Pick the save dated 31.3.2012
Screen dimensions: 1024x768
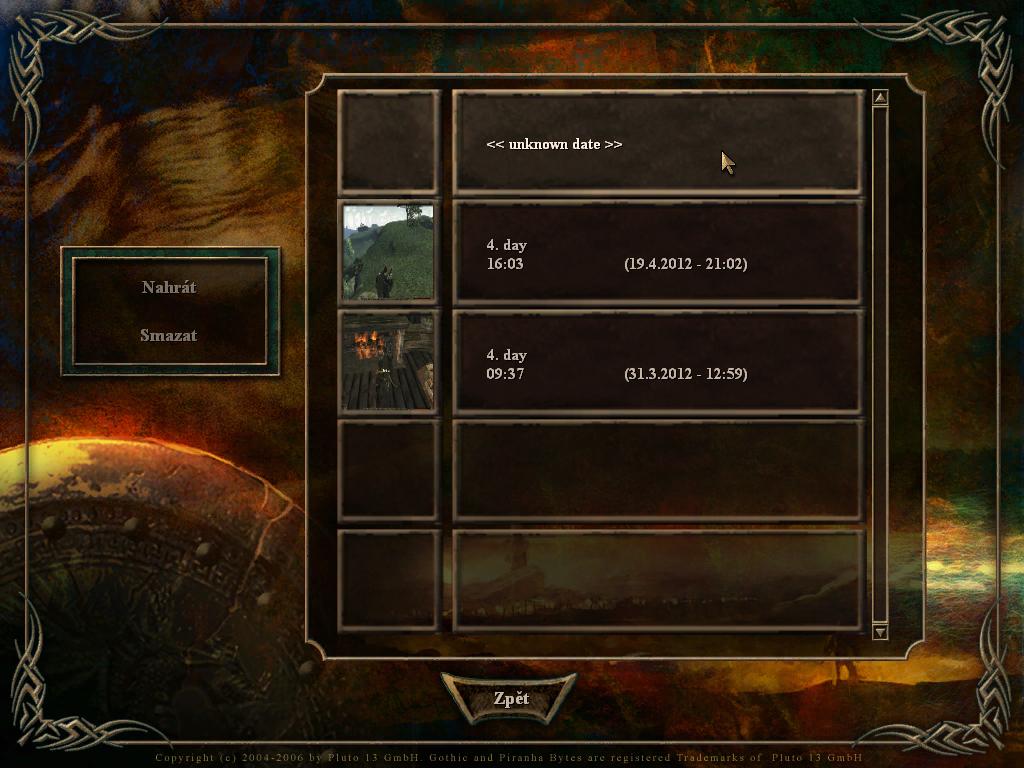(x=657, y=363)
